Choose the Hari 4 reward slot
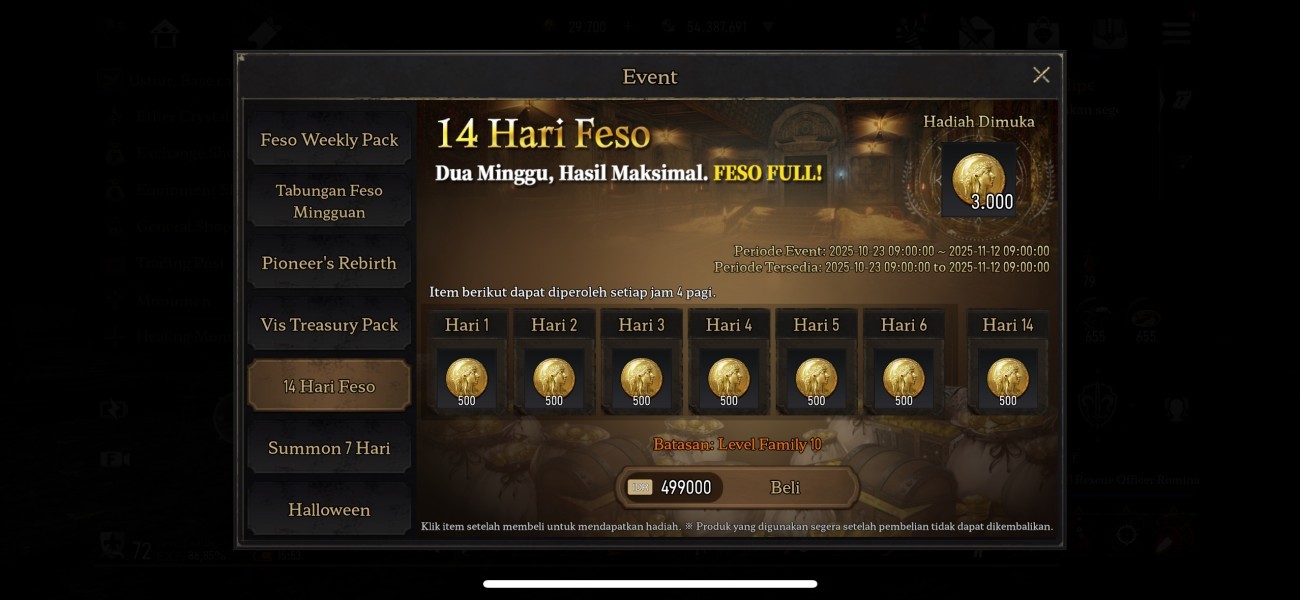The height and width of the screenshot is (600, 1300). pos(729,379)
